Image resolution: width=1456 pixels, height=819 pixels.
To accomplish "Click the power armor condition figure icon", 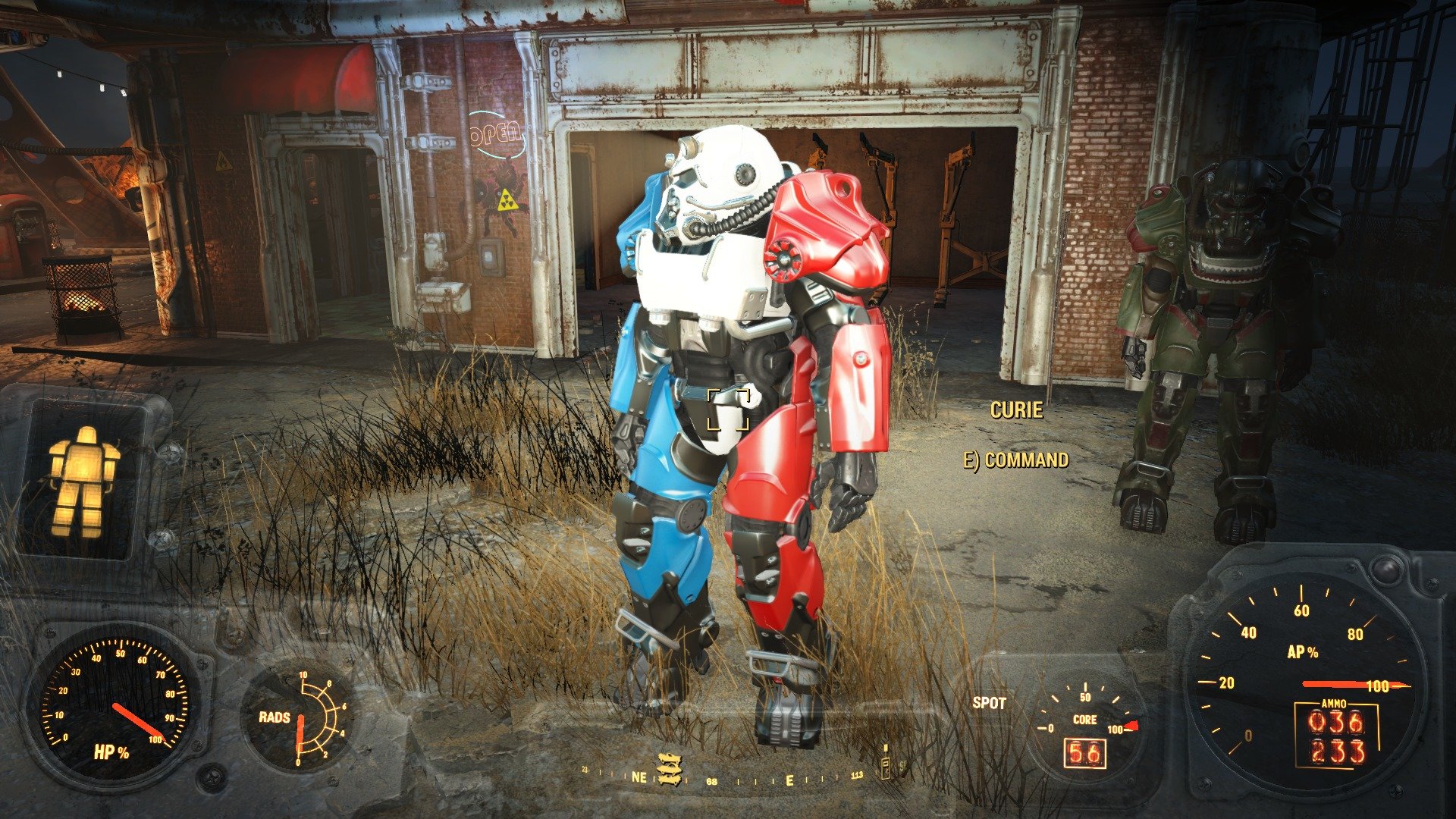I will pos(83,481).
